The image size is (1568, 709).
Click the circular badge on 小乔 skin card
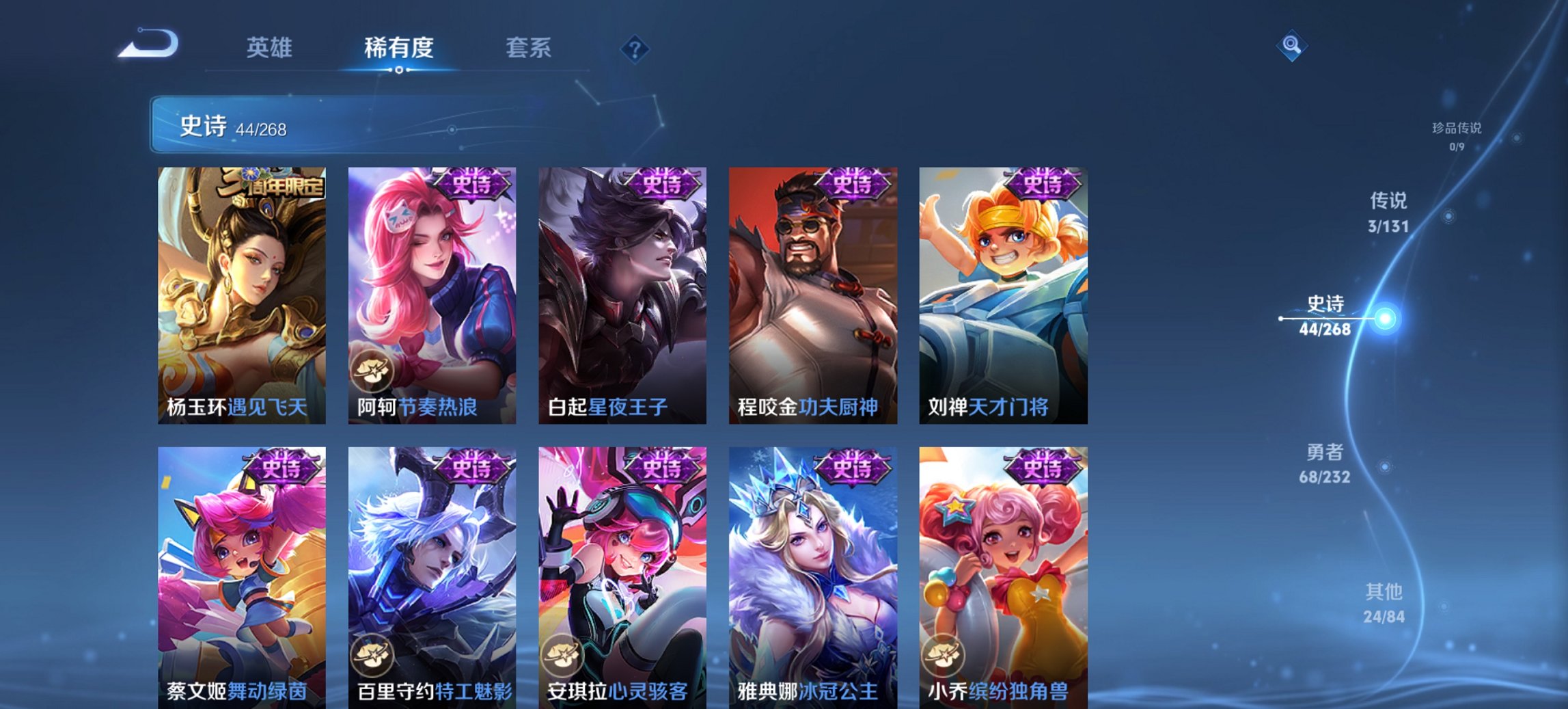(943, 654)
